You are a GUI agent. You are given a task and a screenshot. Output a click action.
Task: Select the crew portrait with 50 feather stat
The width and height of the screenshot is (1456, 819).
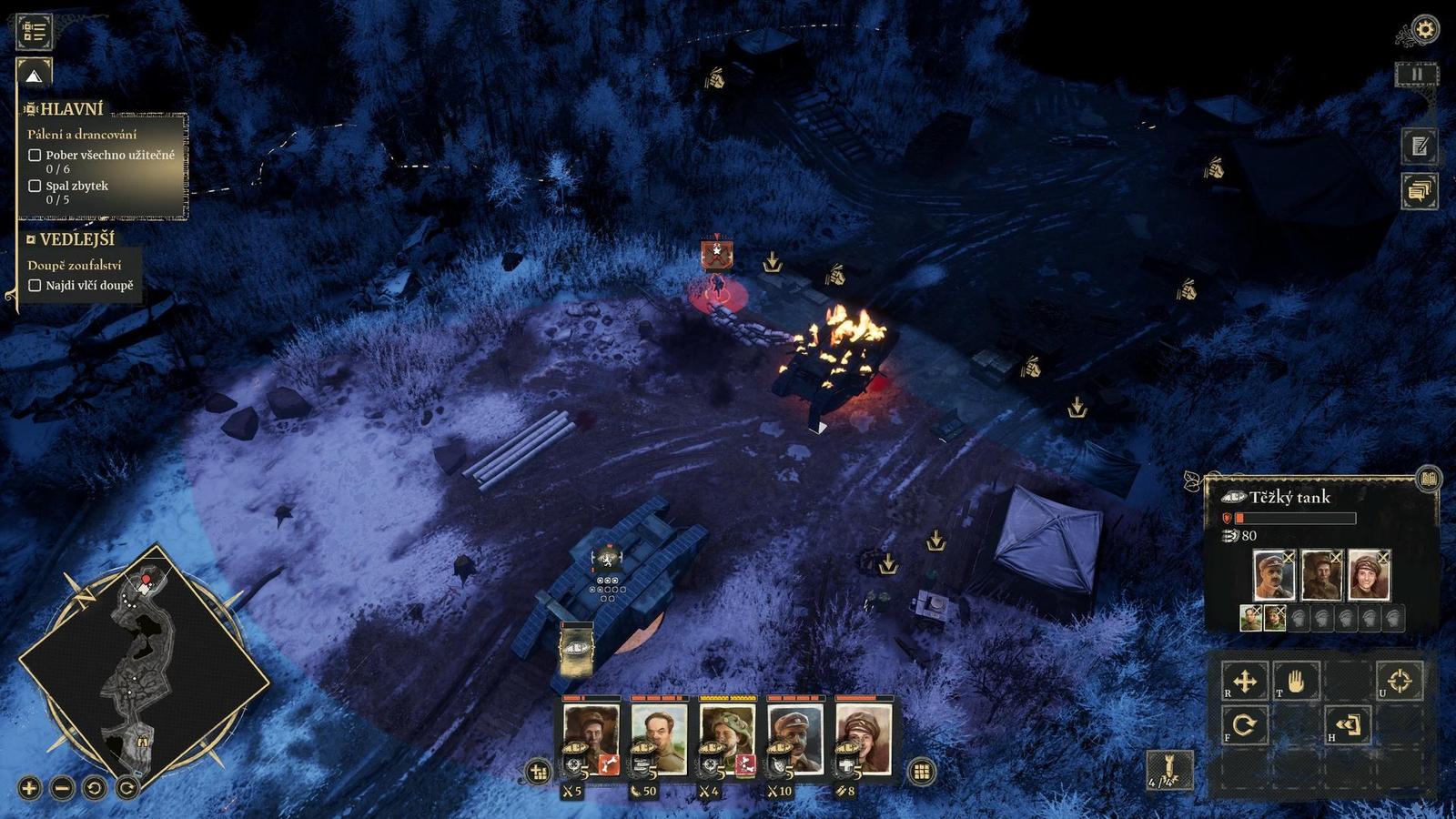[658, 737]
